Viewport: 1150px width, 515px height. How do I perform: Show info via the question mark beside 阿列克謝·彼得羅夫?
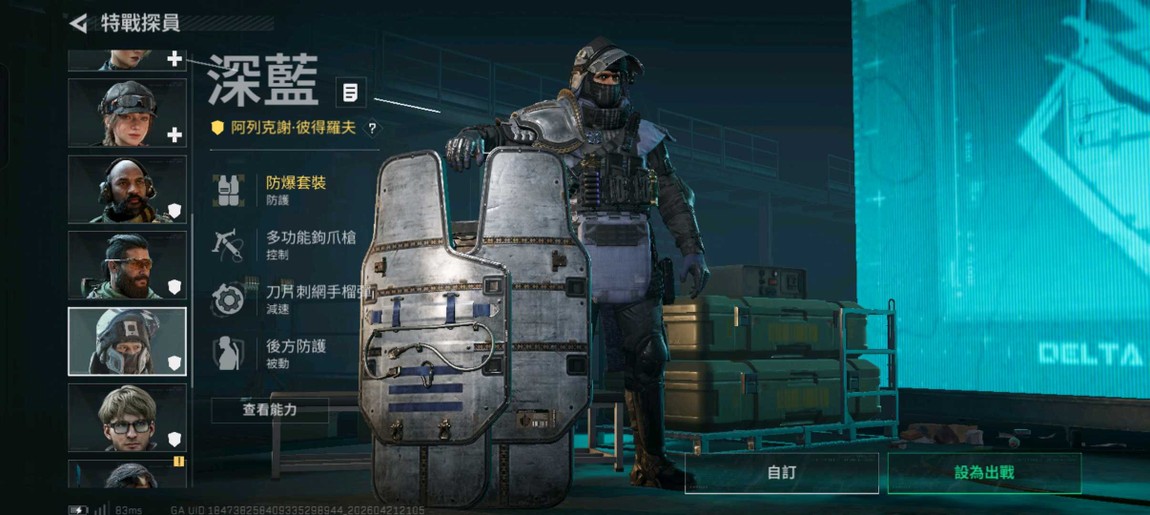(372, 128)
